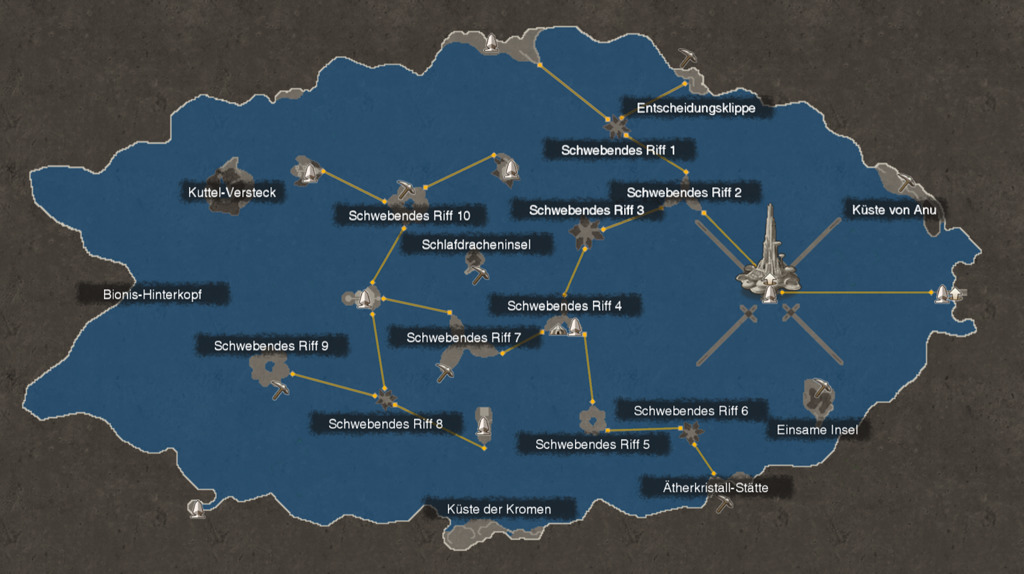Click the Bionis-Hinterkopf label

152,295
